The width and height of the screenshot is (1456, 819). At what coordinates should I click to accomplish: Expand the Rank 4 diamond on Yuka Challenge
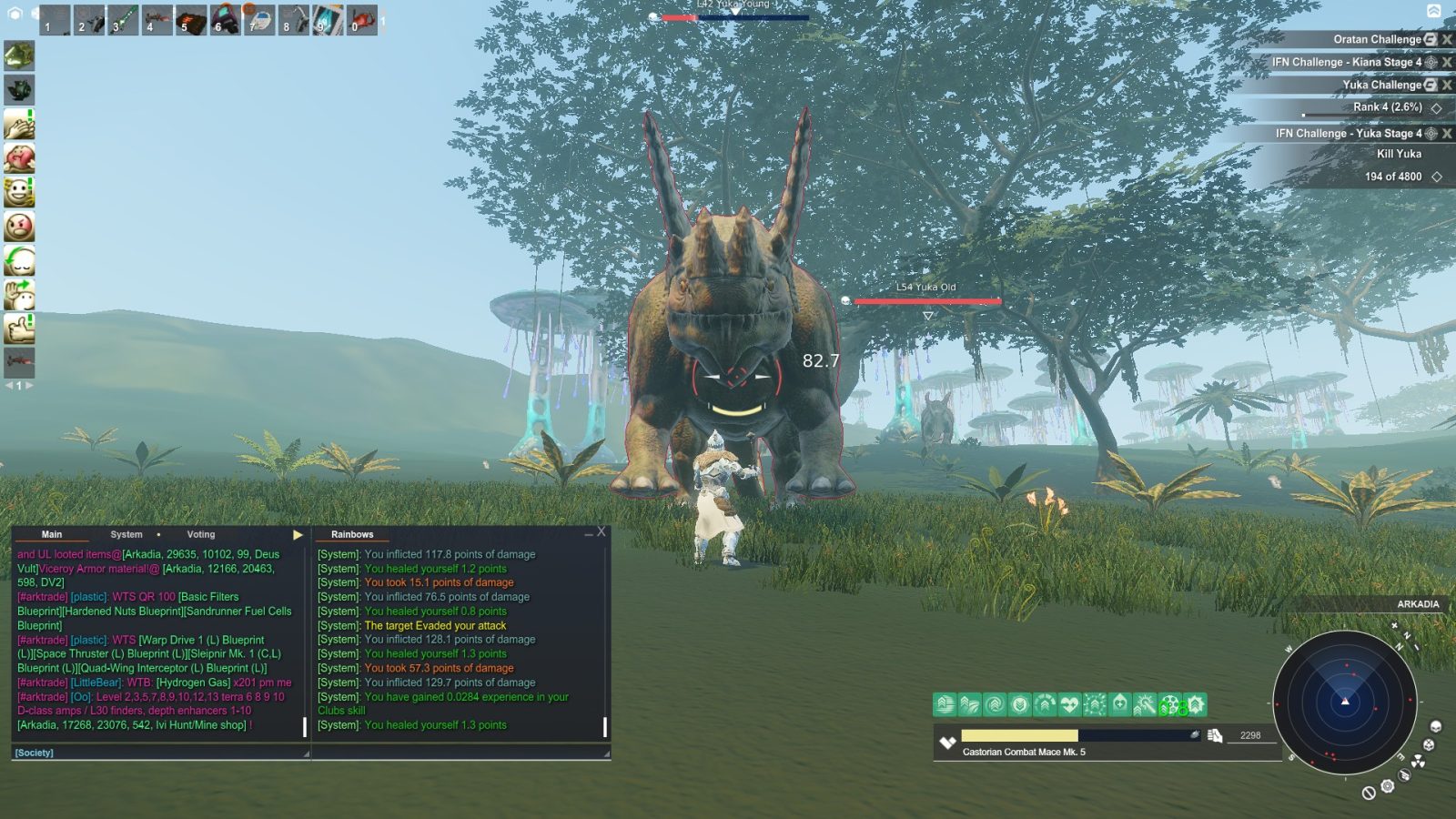(x=1436, y=106)
